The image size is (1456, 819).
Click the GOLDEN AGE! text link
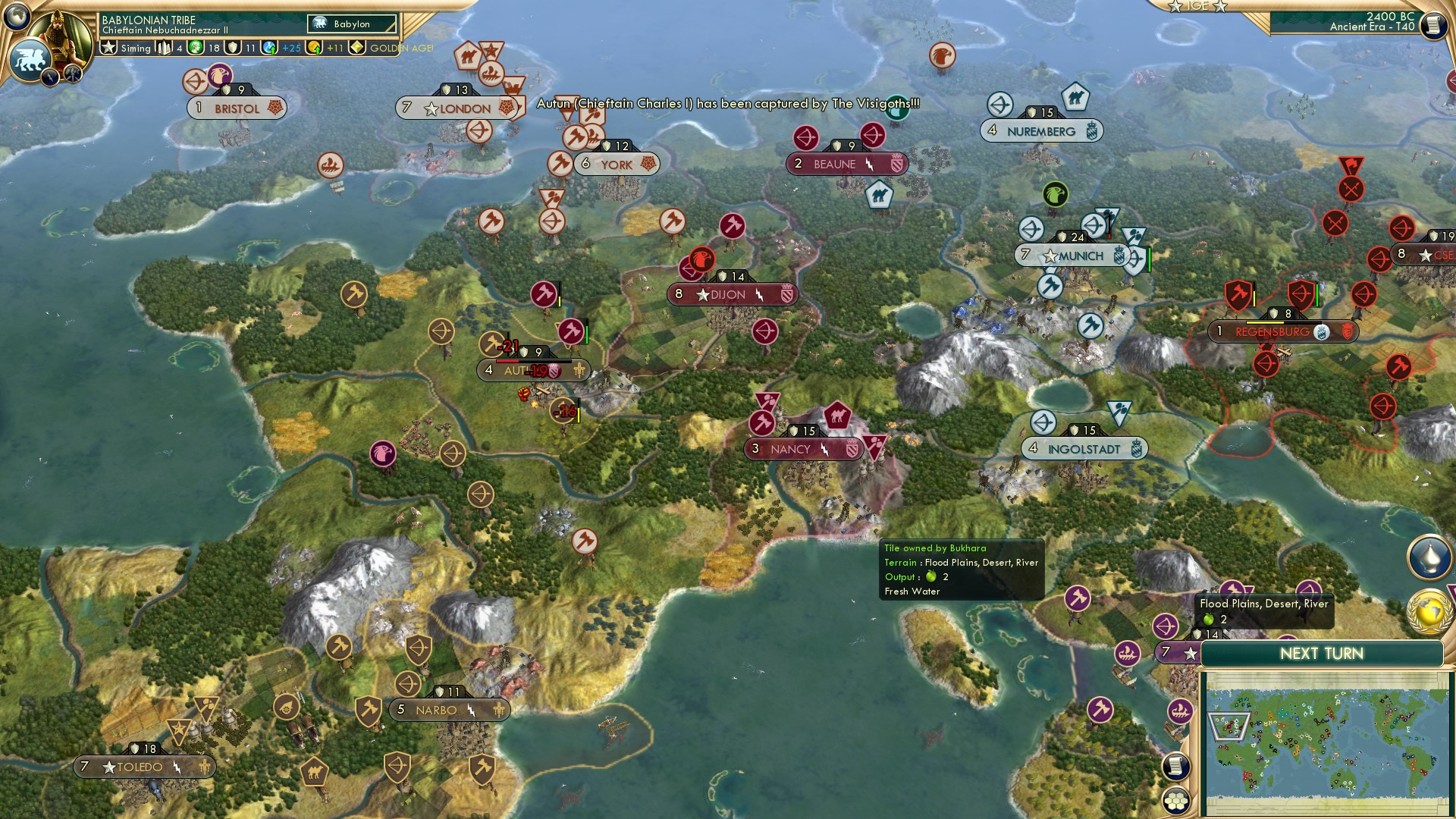click(400, 48)
